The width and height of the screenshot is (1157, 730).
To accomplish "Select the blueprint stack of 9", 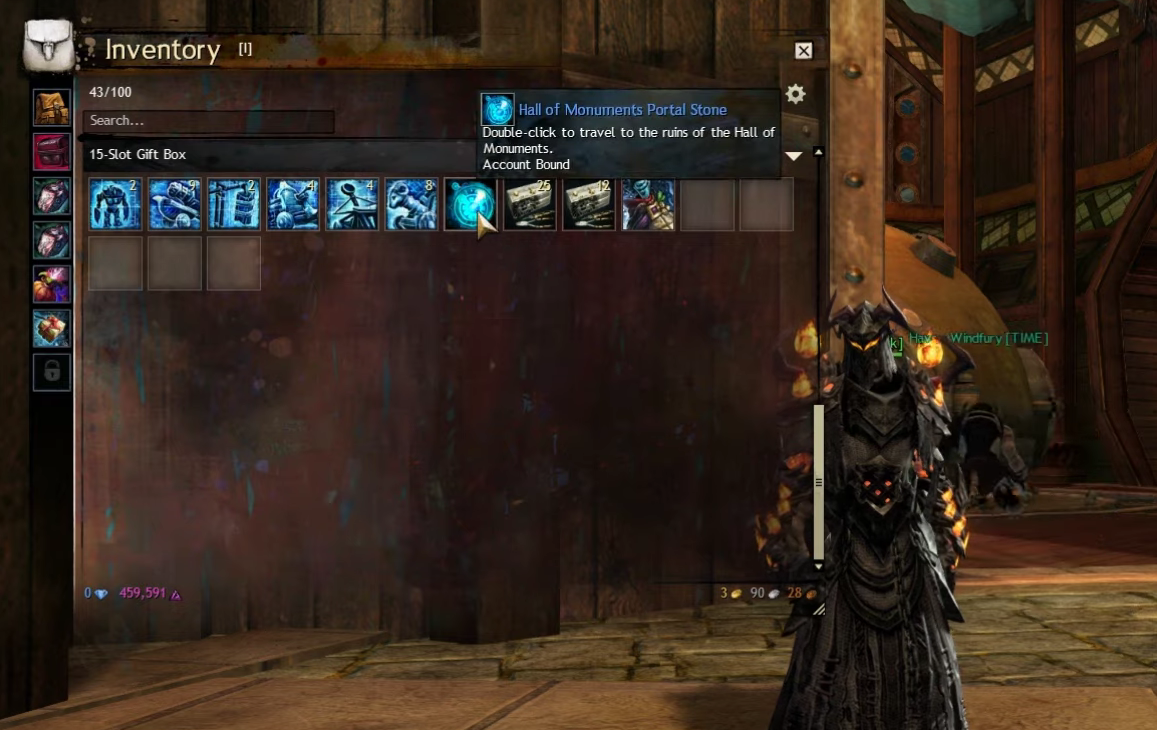I will [174, 204].
